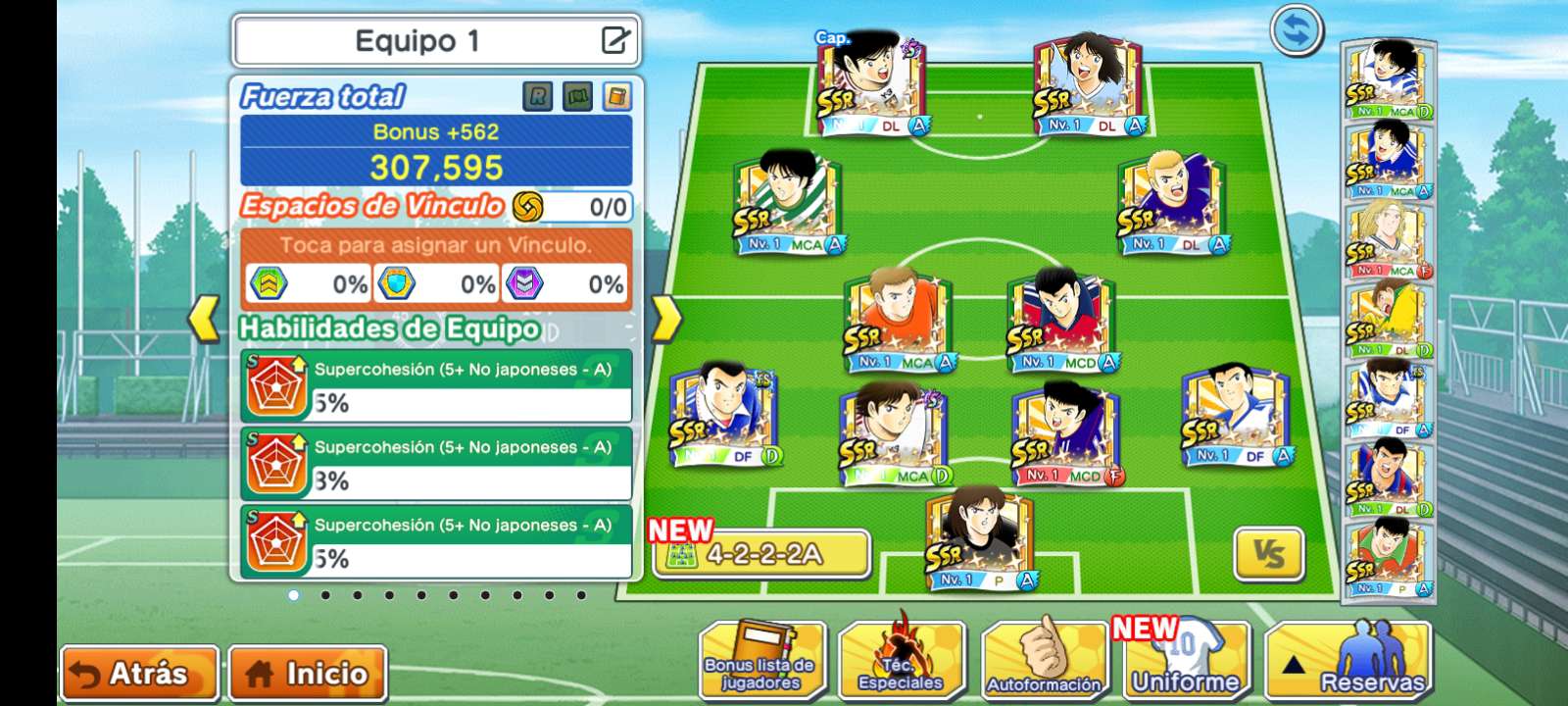Change the 4-2-2-2A formation
Screen dimensions: 1568x706
(761, 555)
